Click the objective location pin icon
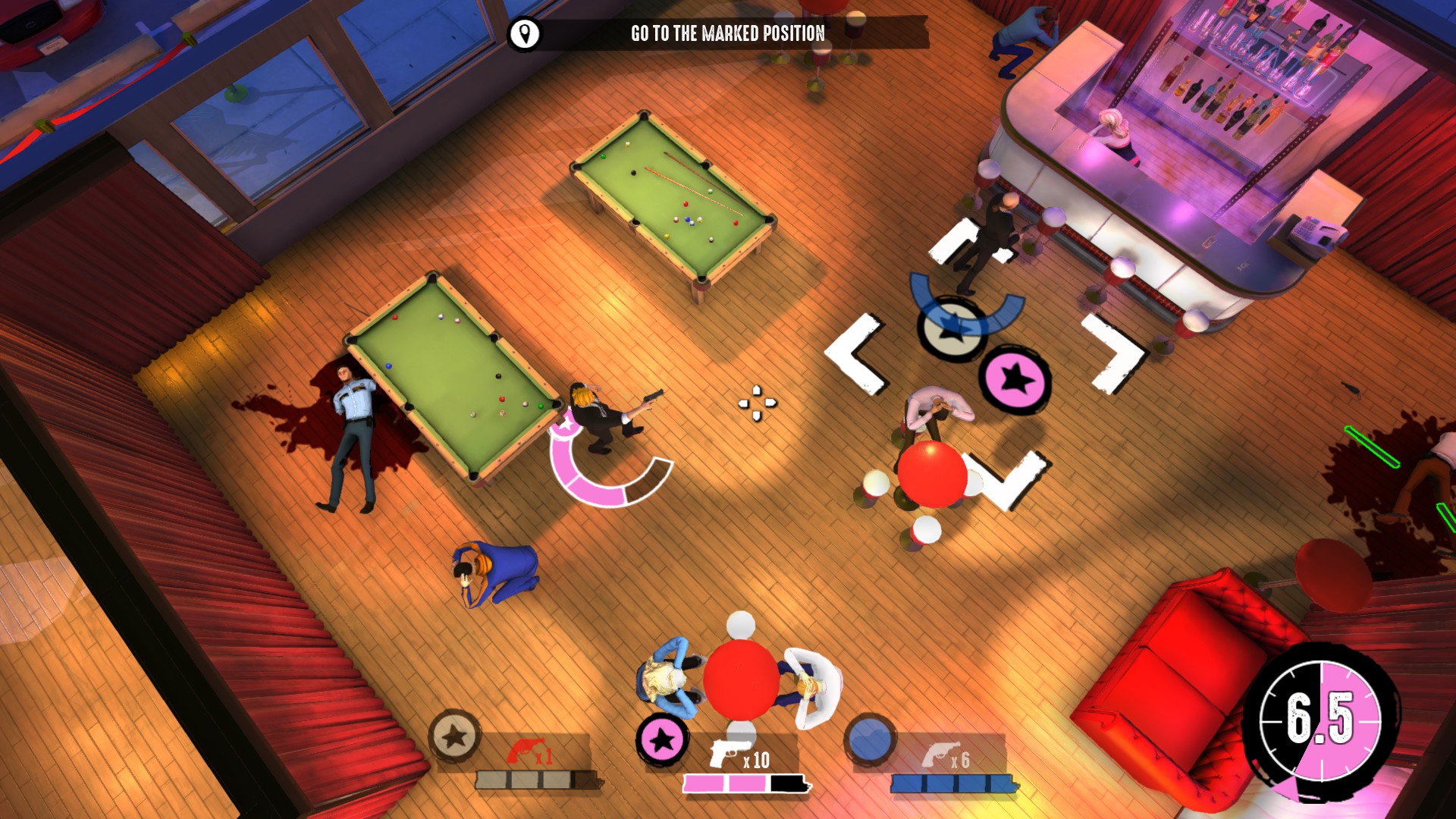This screenshot has width=1456, height=819. [x=524, y=34]
